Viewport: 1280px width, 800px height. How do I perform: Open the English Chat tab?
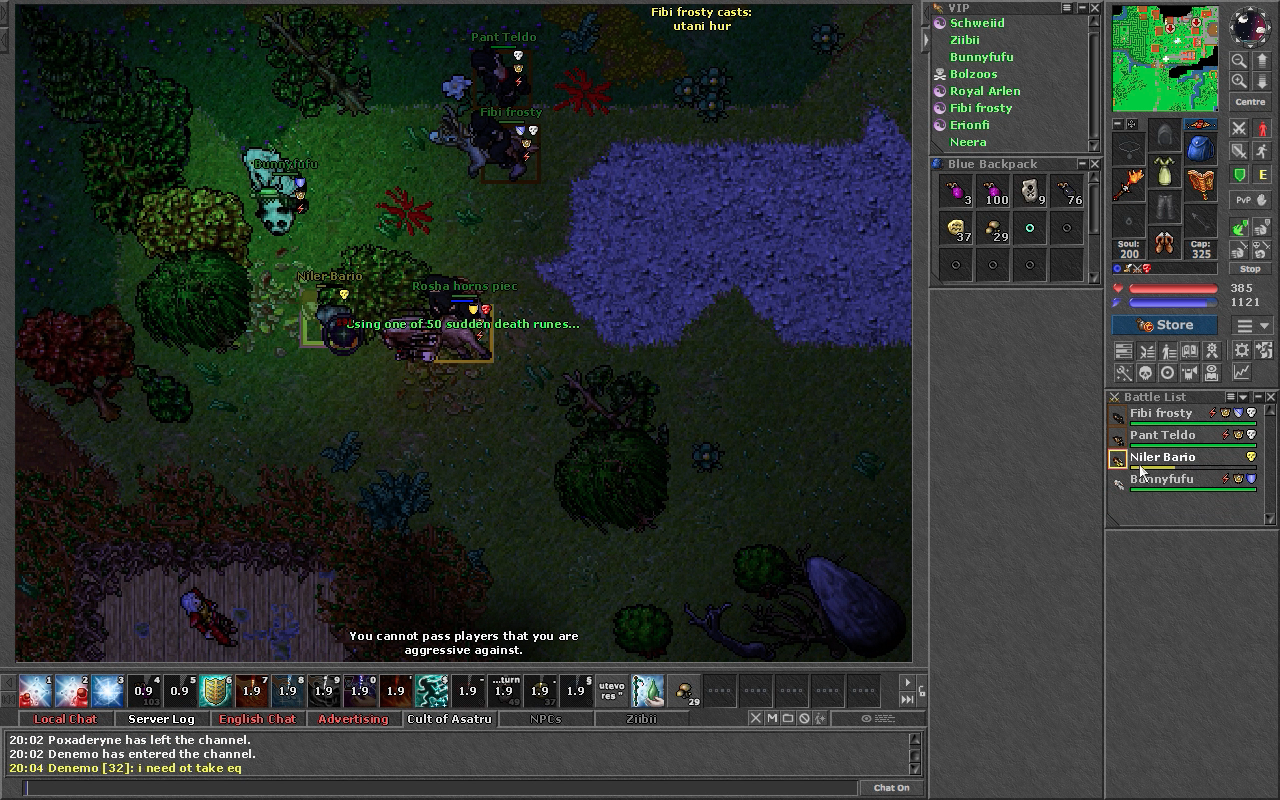point(257,719)
